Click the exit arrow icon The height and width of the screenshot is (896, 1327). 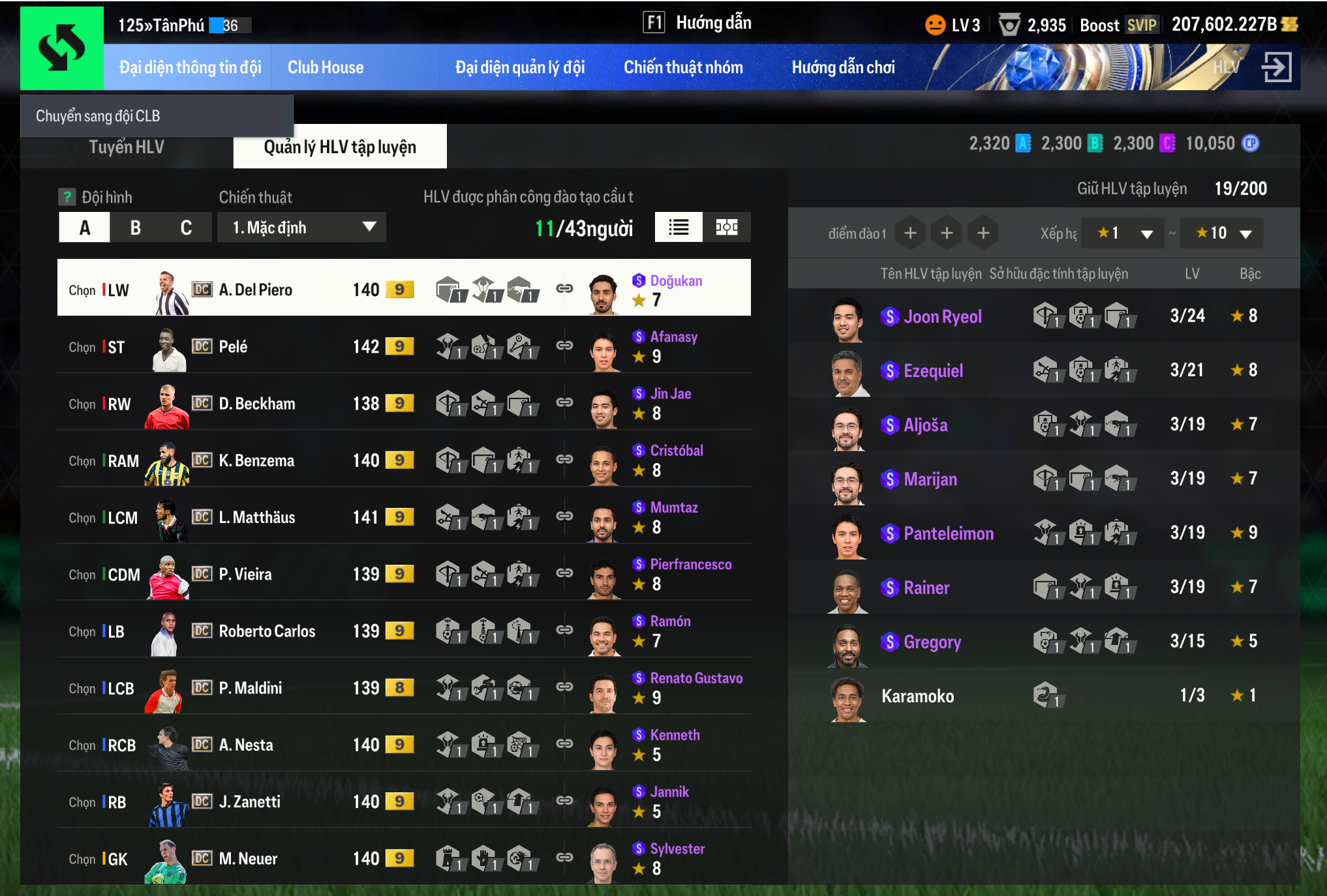pyautogui.click(x=1275, y=67)
